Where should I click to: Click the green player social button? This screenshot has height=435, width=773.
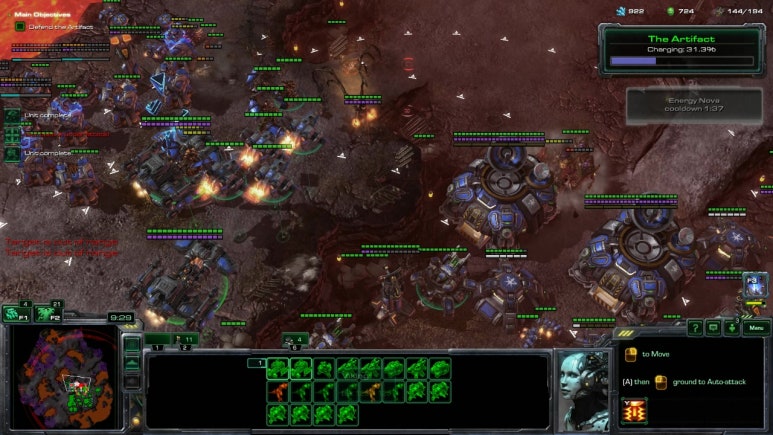pyautogui.click(x=734, y=327)
